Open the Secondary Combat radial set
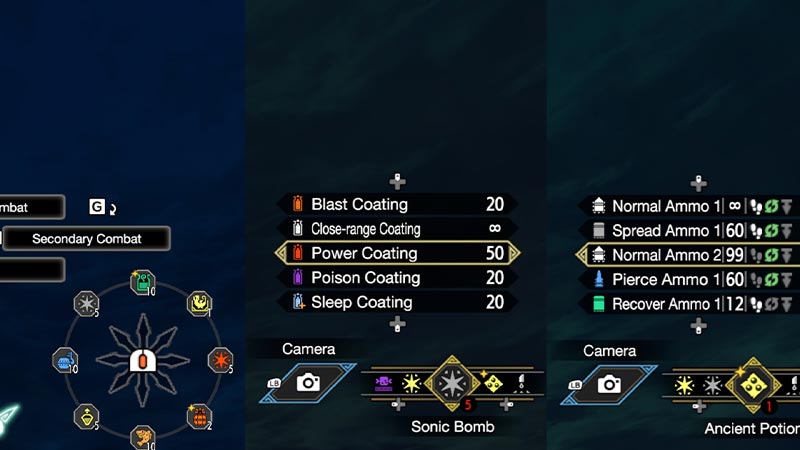This screenshot has width=800, height=450. pyautogui.click(x=86, y=239)
